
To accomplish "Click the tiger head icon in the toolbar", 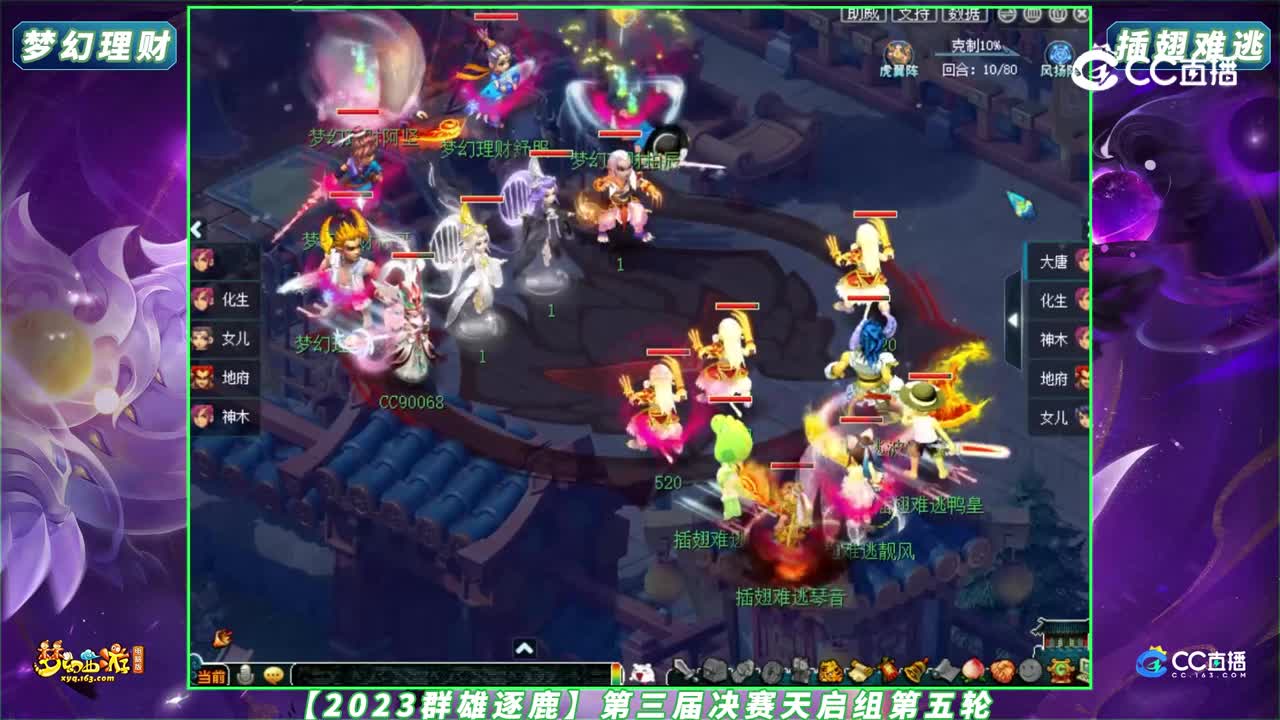I will [x=830, y=670].
